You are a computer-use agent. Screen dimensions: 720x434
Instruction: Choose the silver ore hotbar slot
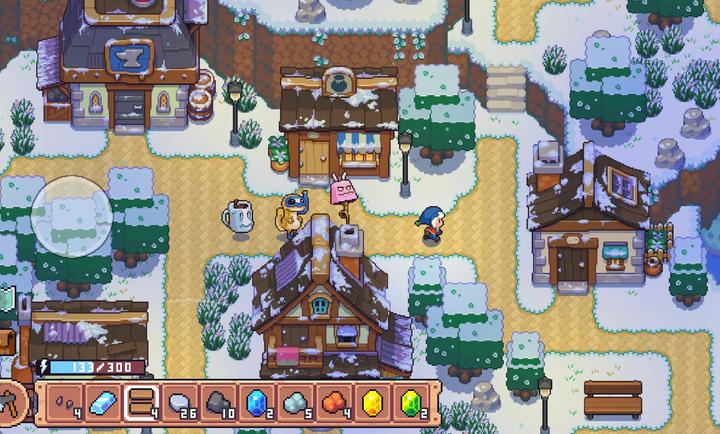295,402
